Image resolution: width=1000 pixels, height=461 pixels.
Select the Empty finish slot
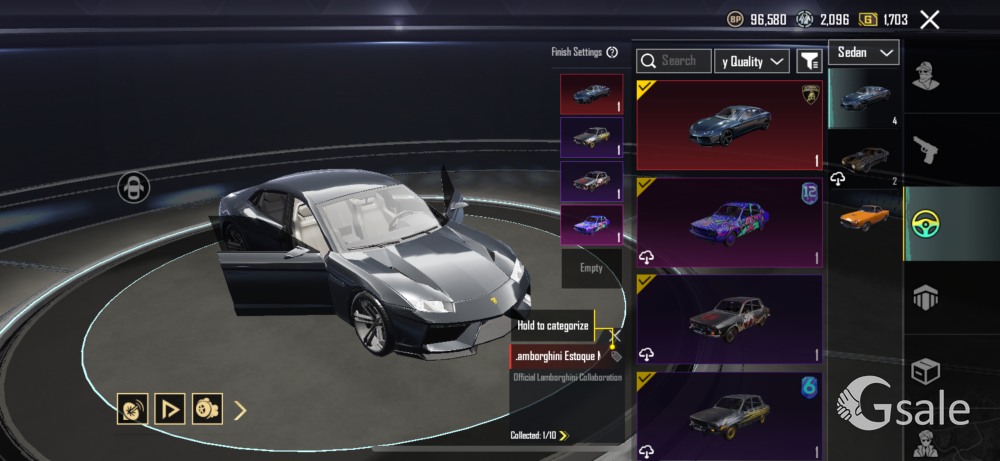click(x=591, y=268)
